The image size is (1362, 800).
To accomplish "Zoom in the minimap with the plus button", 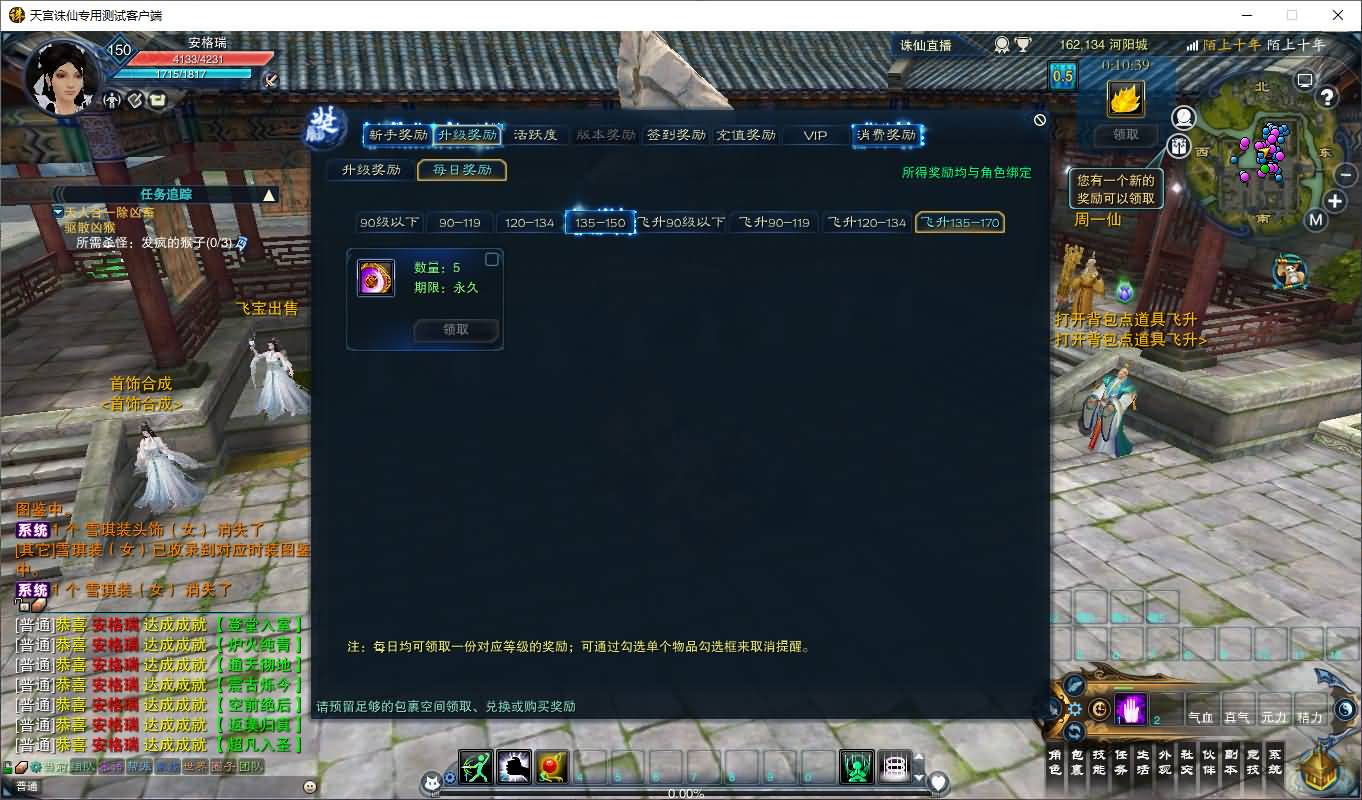I will click(1334, 202).
